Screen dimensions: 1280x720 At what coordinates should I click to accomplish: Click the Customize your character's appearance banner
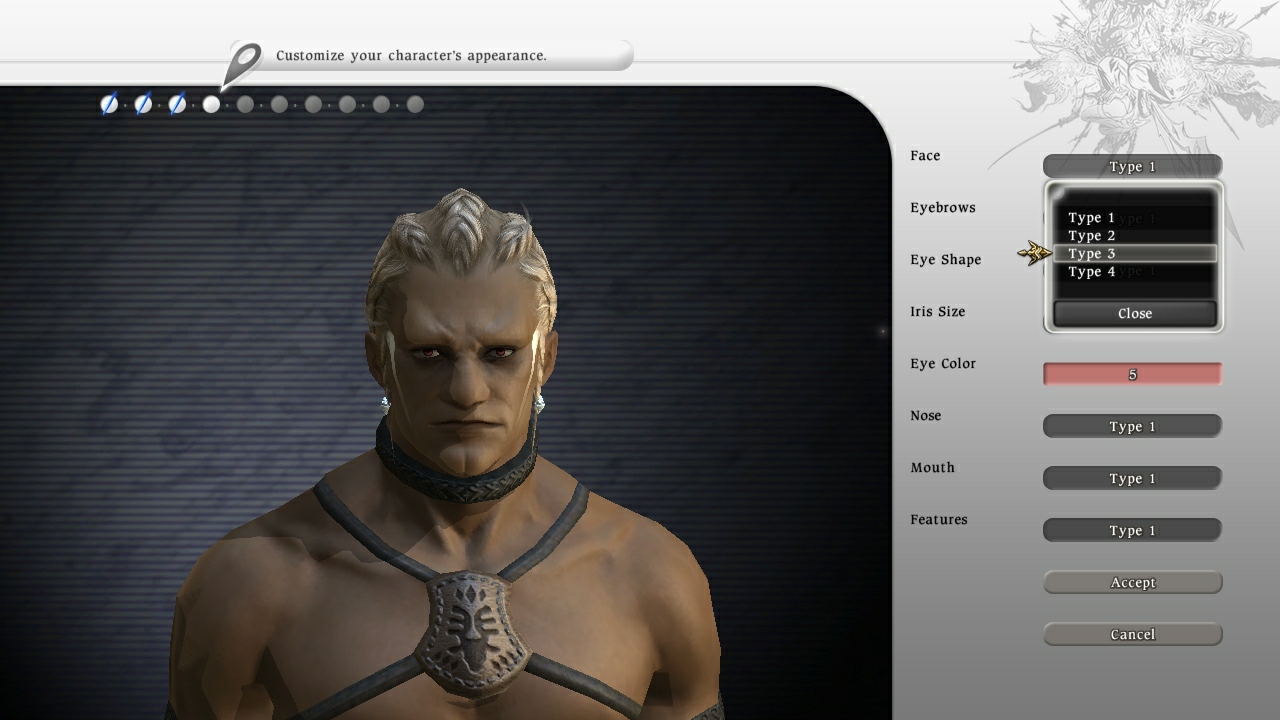click(x=430, y=56)
